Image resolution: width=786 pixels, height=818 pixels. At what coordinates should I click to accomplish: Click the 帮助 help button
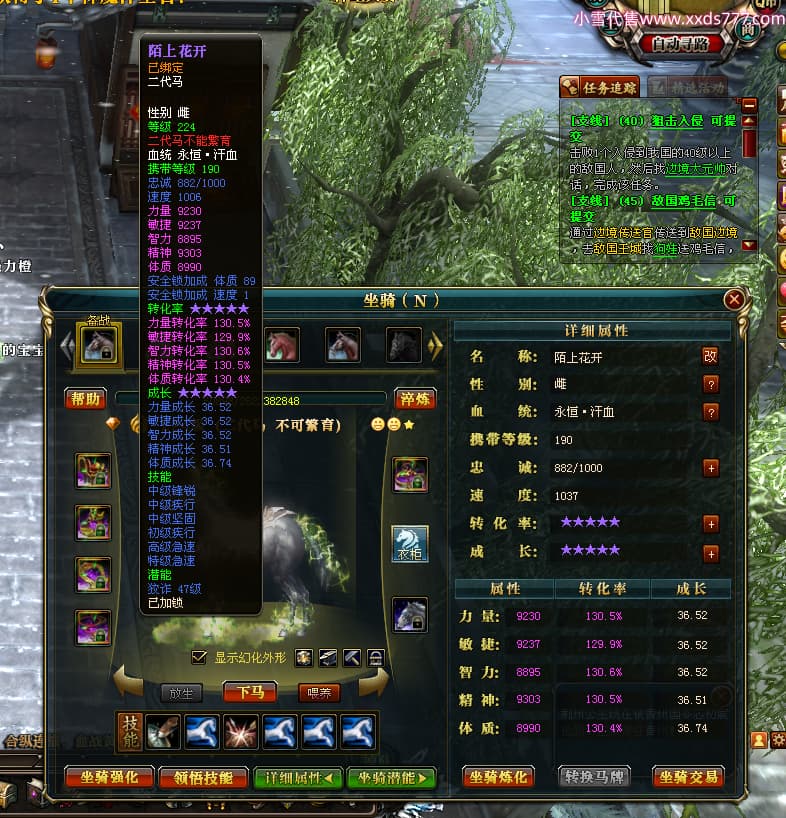point(87,399)
